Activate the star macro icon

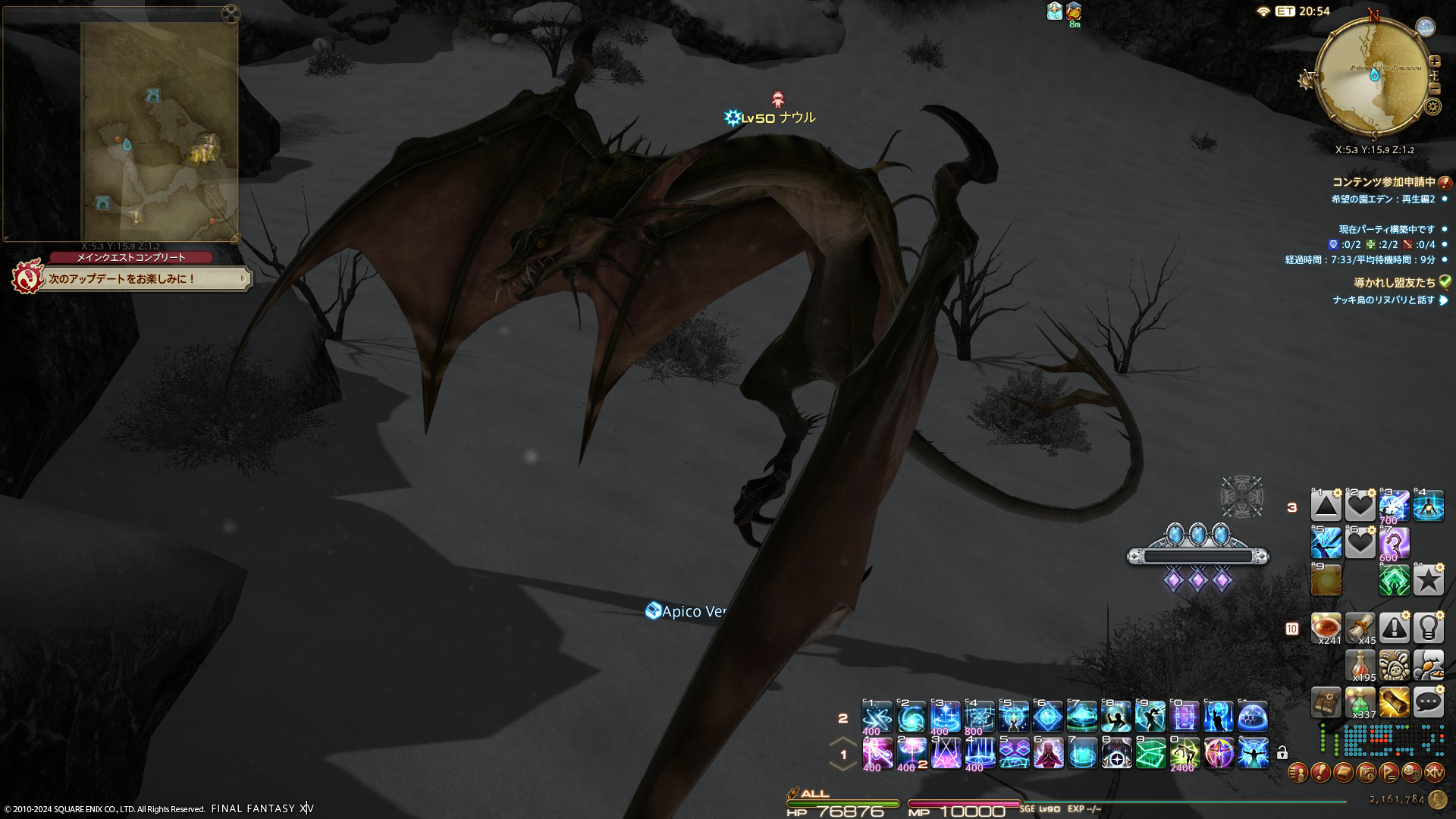pyautogui.click(x=1428, y=580)
